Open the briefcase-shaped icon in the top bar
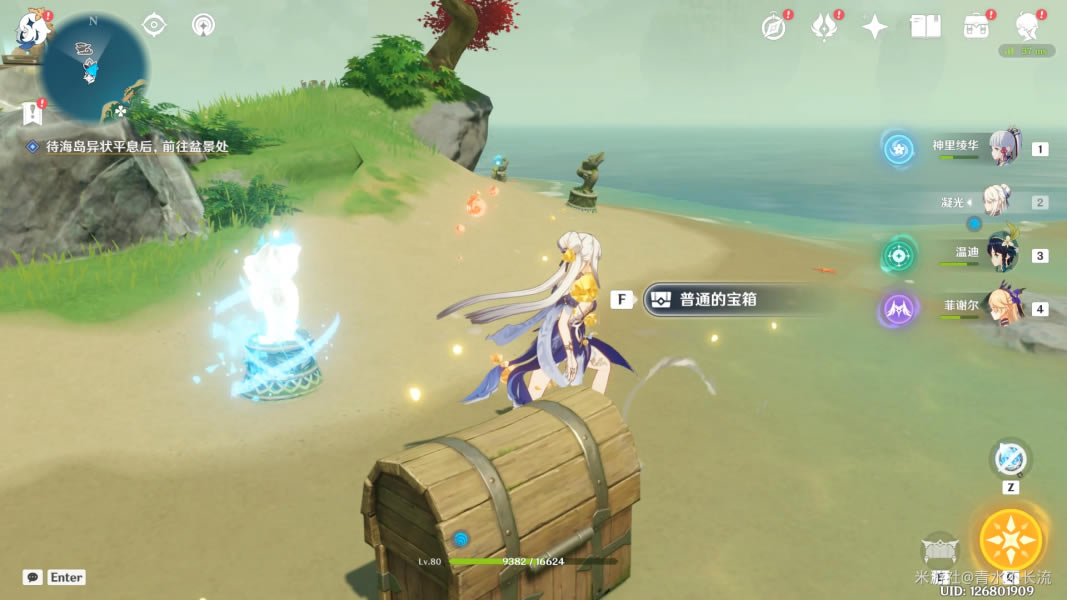 pyautogui.click(x=976, y=27)
